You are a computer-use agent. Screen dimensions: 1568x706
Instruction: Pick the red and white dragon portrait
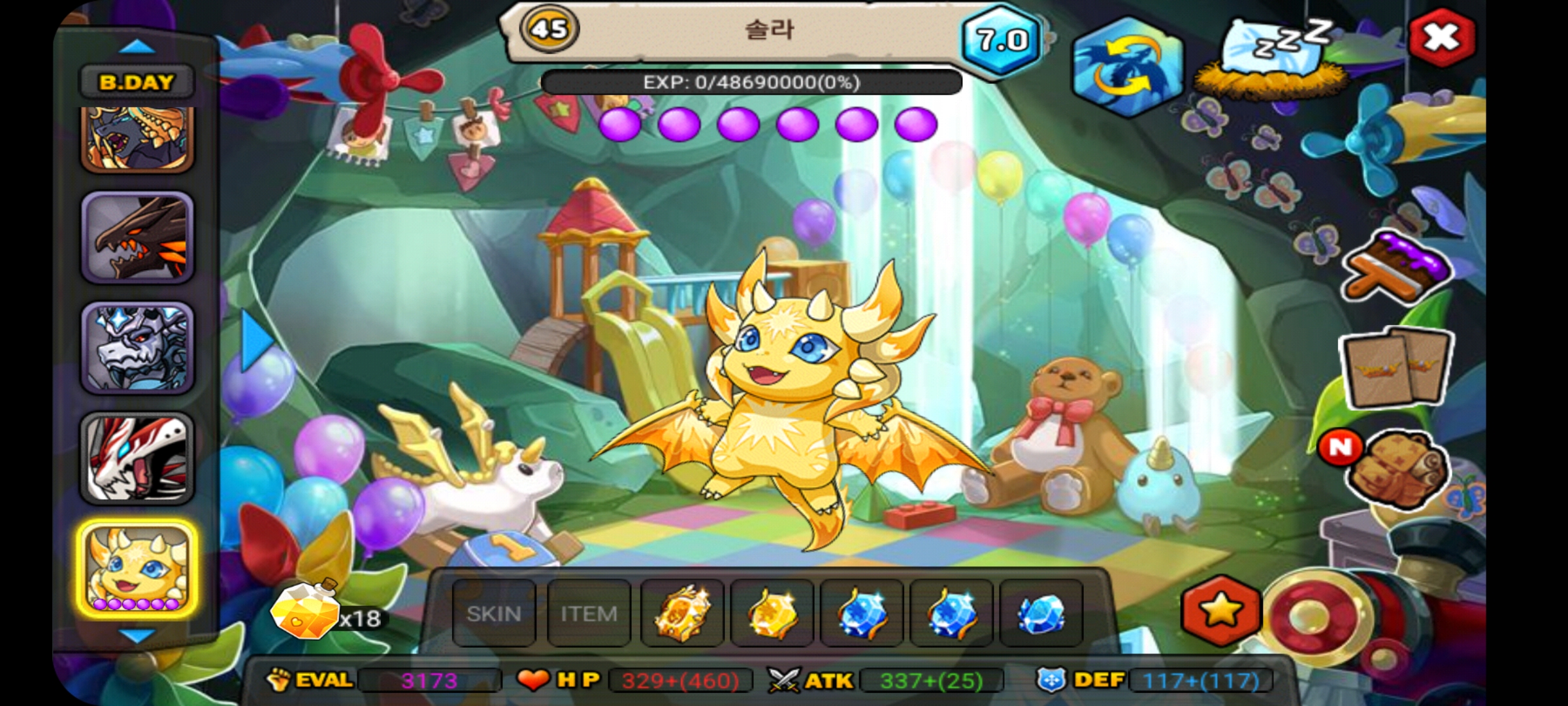pos(137,458)
